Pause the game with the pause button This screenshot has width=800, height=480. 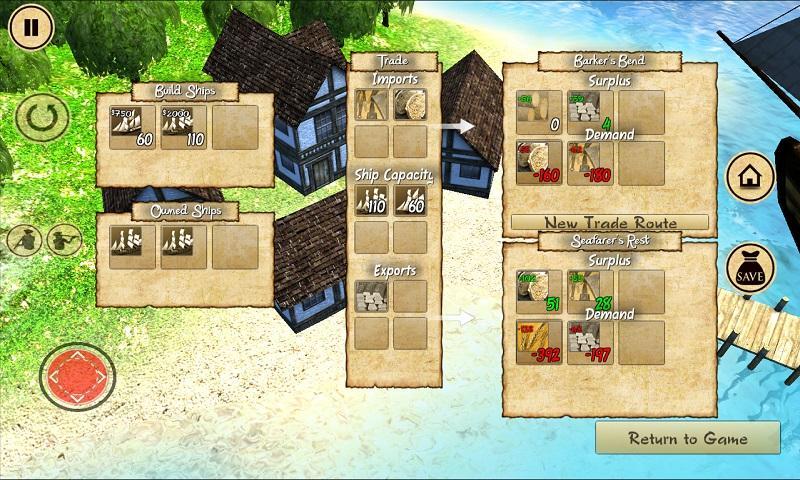coord(31,27)
